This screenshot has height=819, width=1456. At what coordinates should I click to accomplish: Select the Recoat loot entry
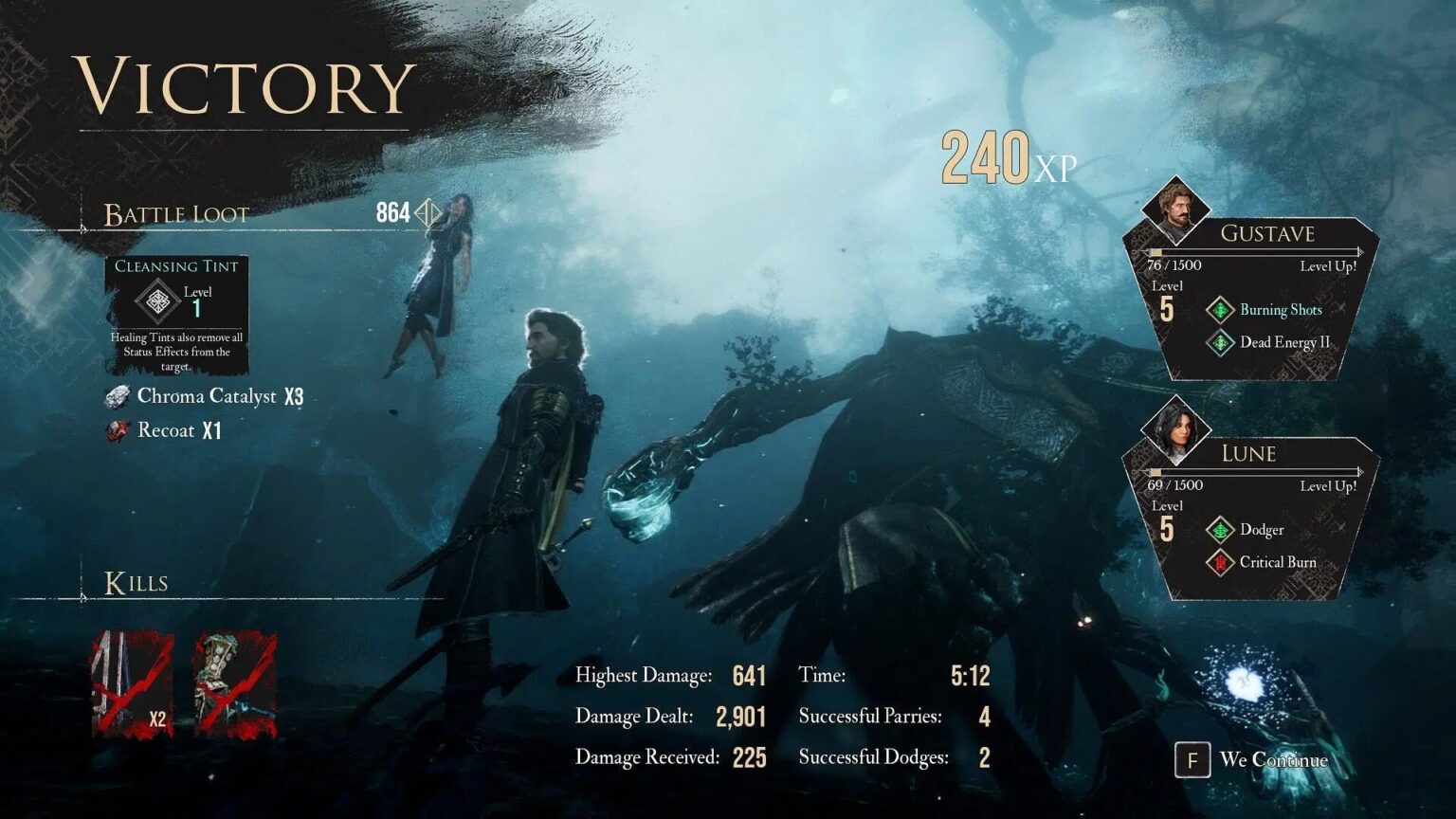pos(166,430)
